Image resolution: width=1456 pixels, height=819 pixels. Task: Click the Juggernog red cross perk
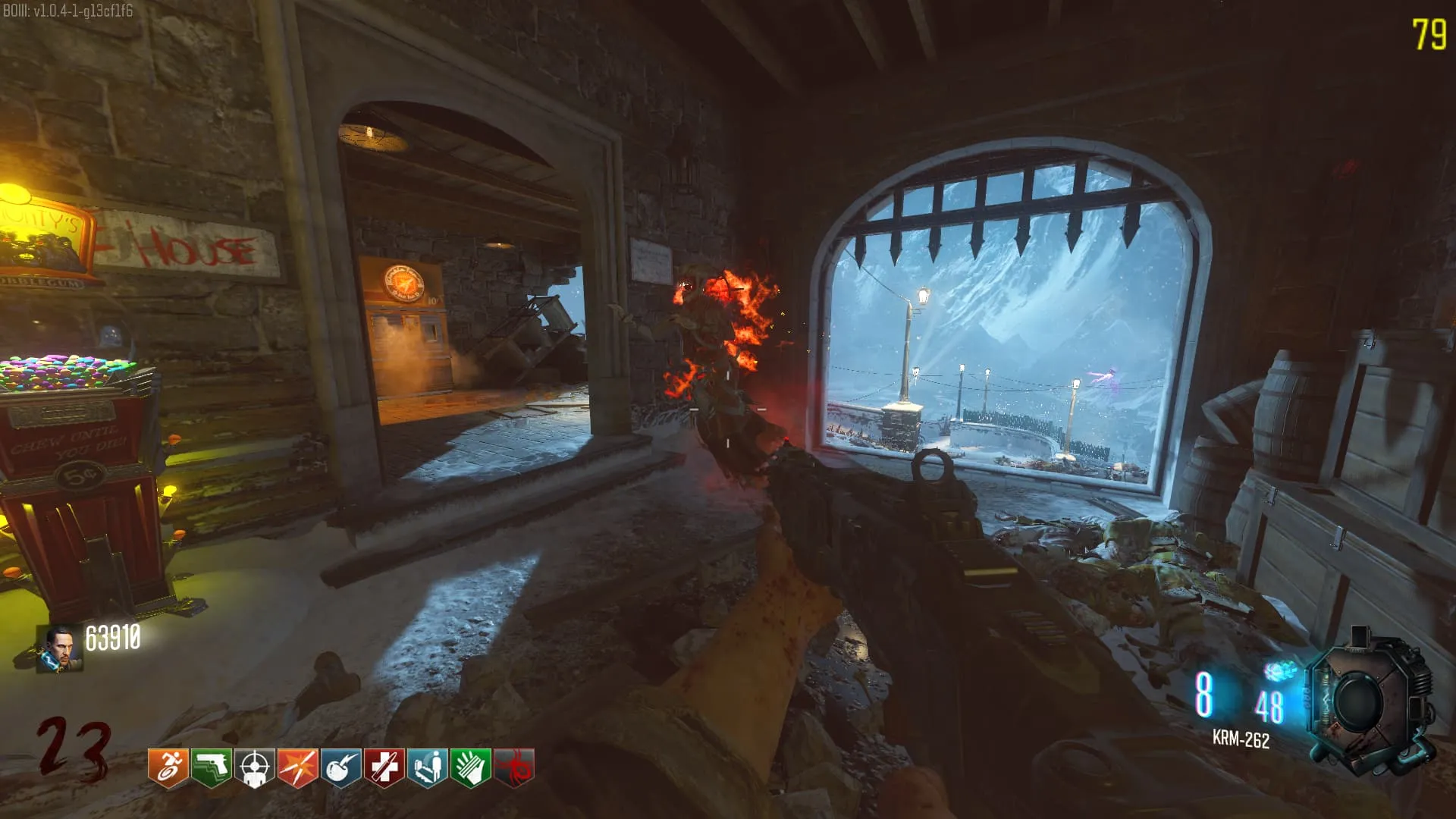click(x=384, y=769)
